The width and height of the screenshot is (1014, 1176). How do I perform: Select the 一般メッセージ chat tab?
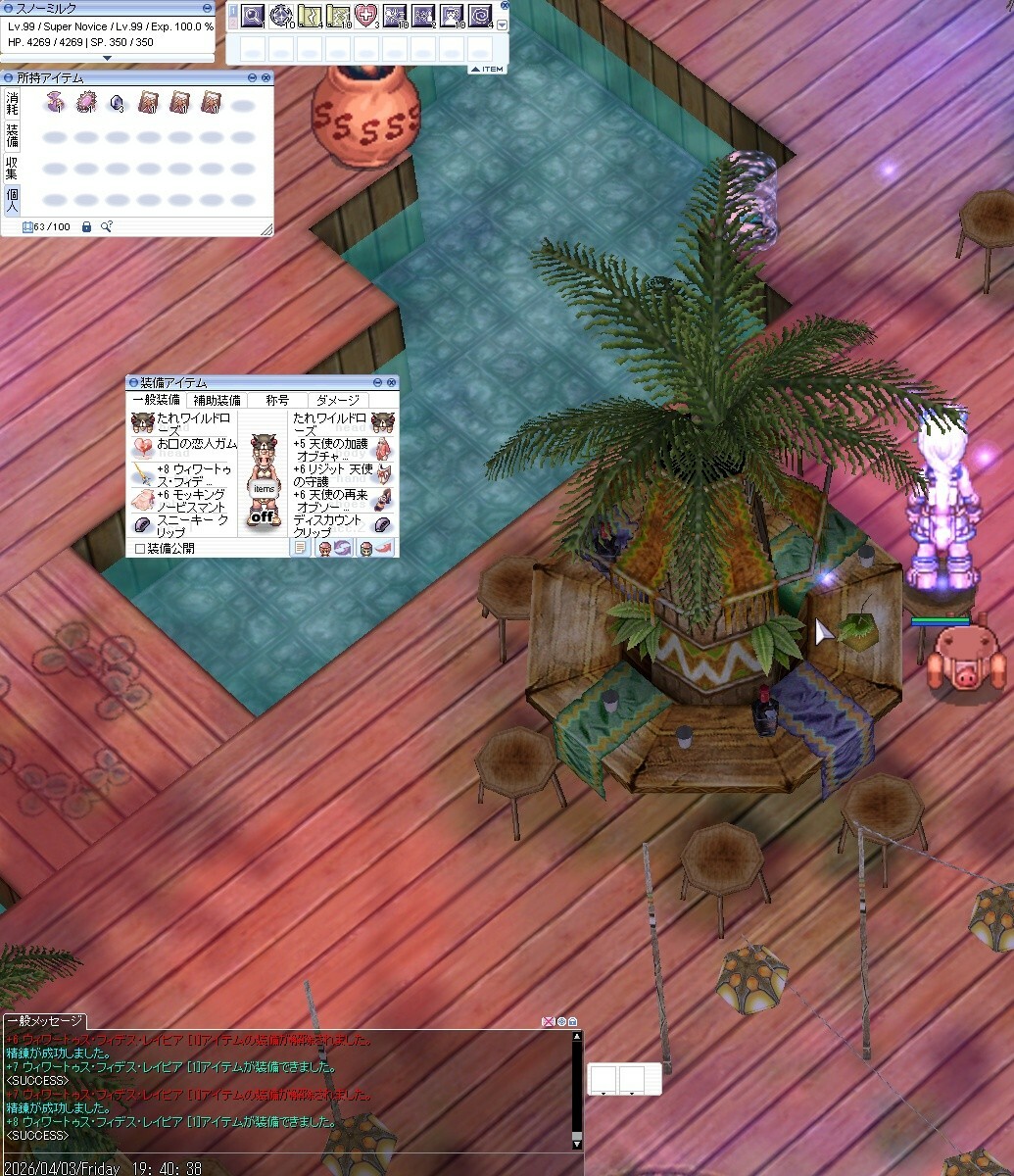click(44, 1021)
